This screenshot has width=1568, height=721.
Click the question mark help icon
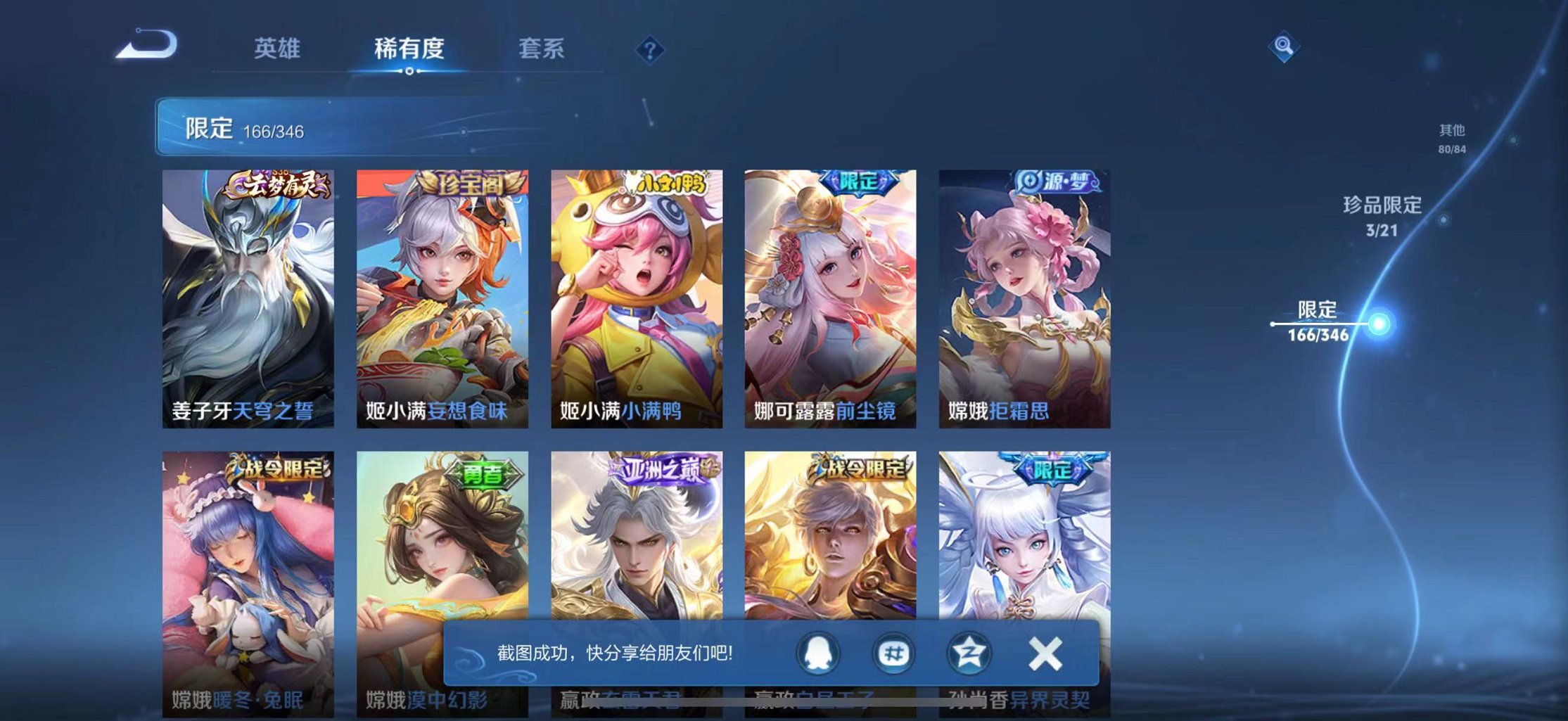651,49
